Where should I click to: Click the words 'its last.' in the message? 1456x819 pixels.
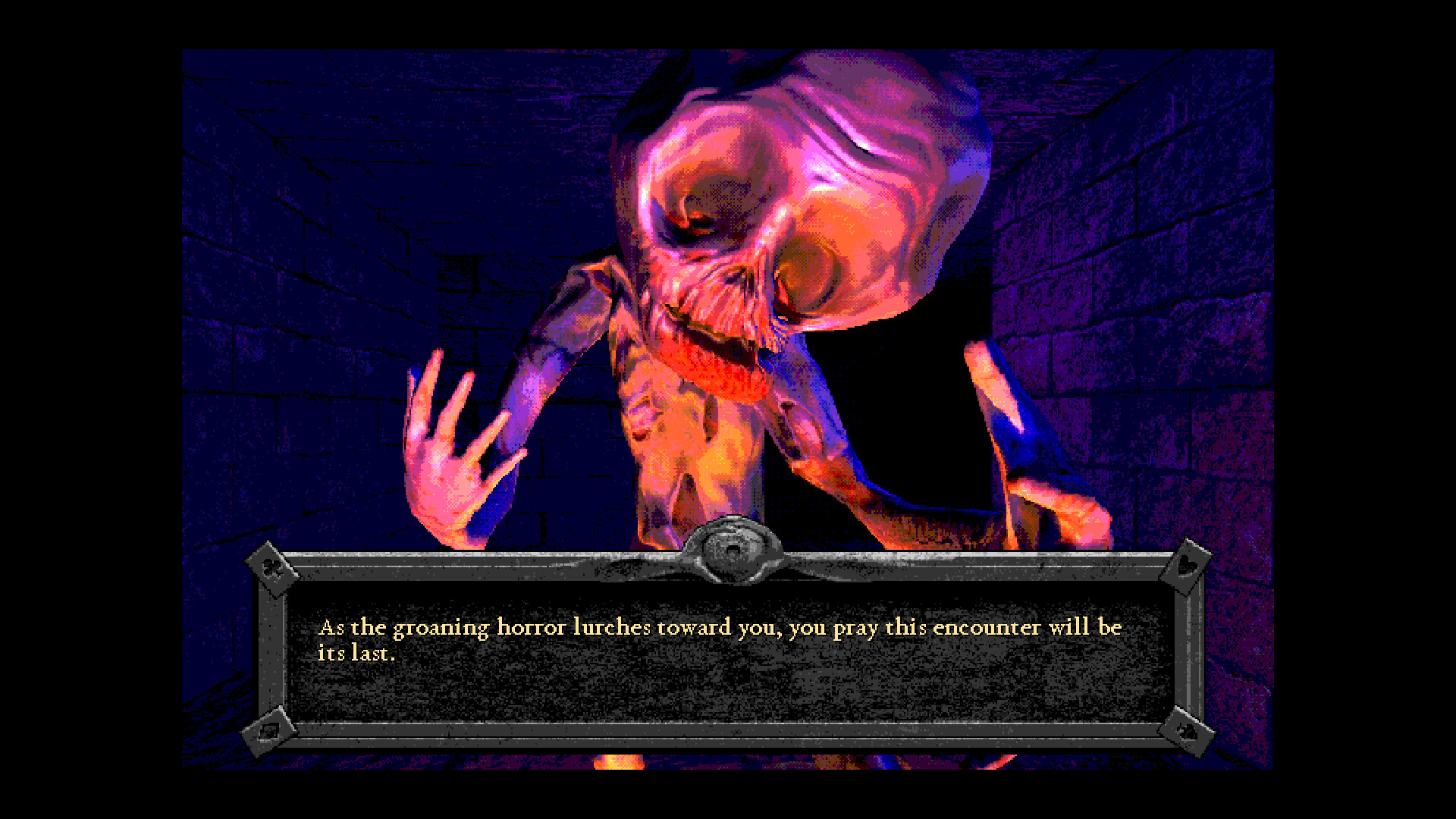pyautogui.click(x=356, y=651)
